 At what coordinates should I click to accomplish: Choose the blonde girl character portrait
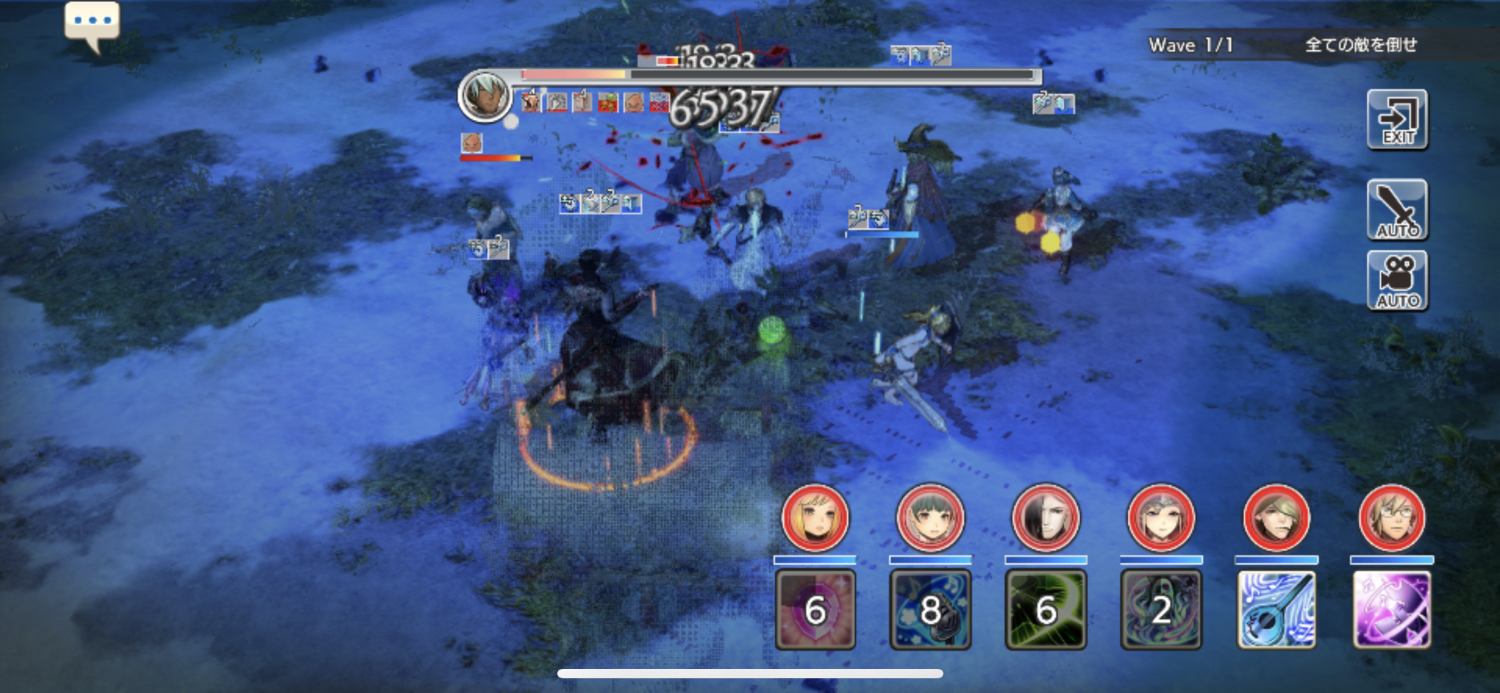tap(815, 518)
